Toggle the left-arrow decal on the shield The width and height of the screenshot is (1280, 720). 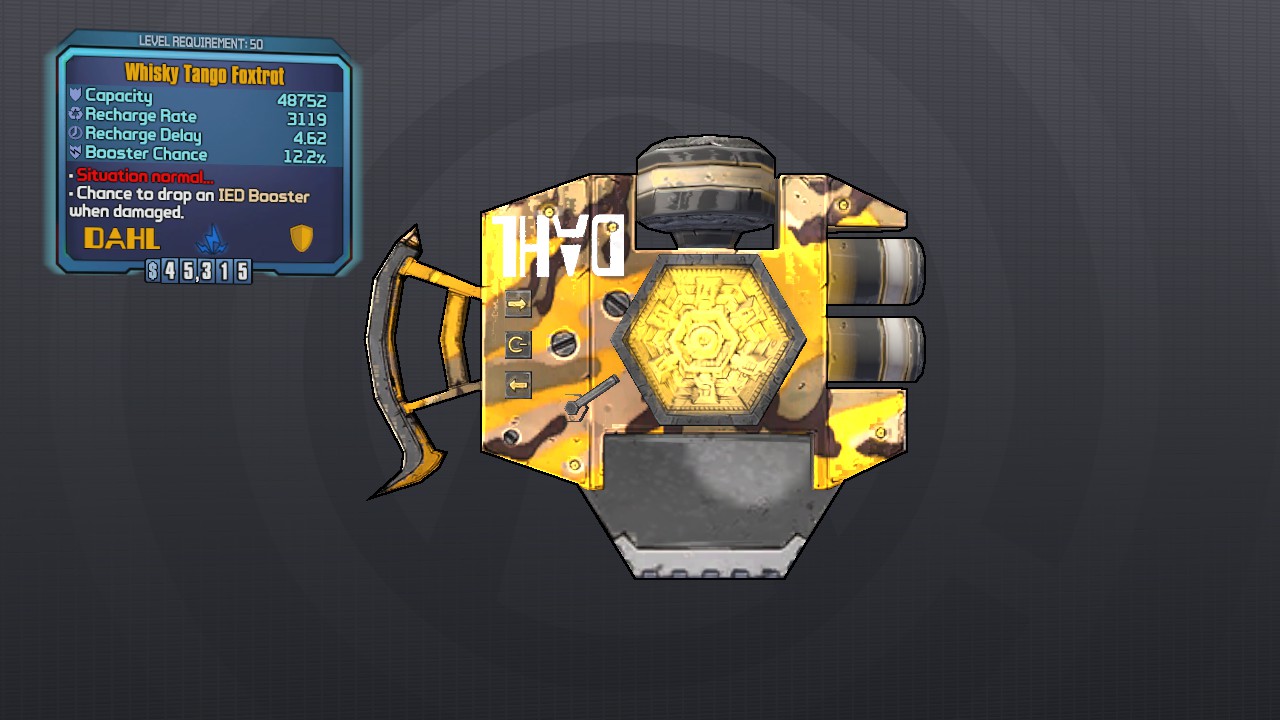(517, 384)
